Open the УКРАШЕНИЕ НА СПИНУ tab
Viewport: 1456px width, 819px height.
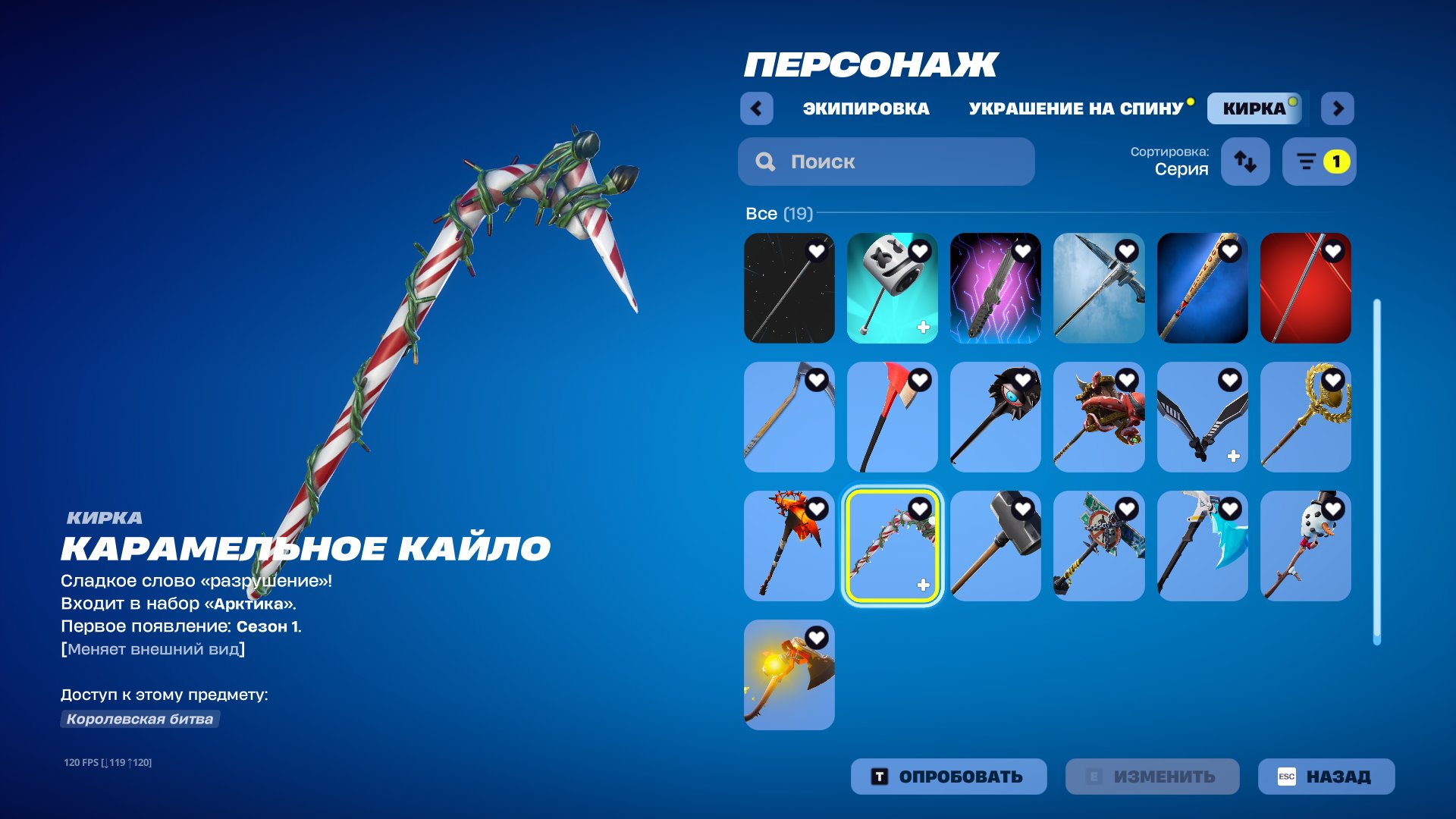(1075, 108)
